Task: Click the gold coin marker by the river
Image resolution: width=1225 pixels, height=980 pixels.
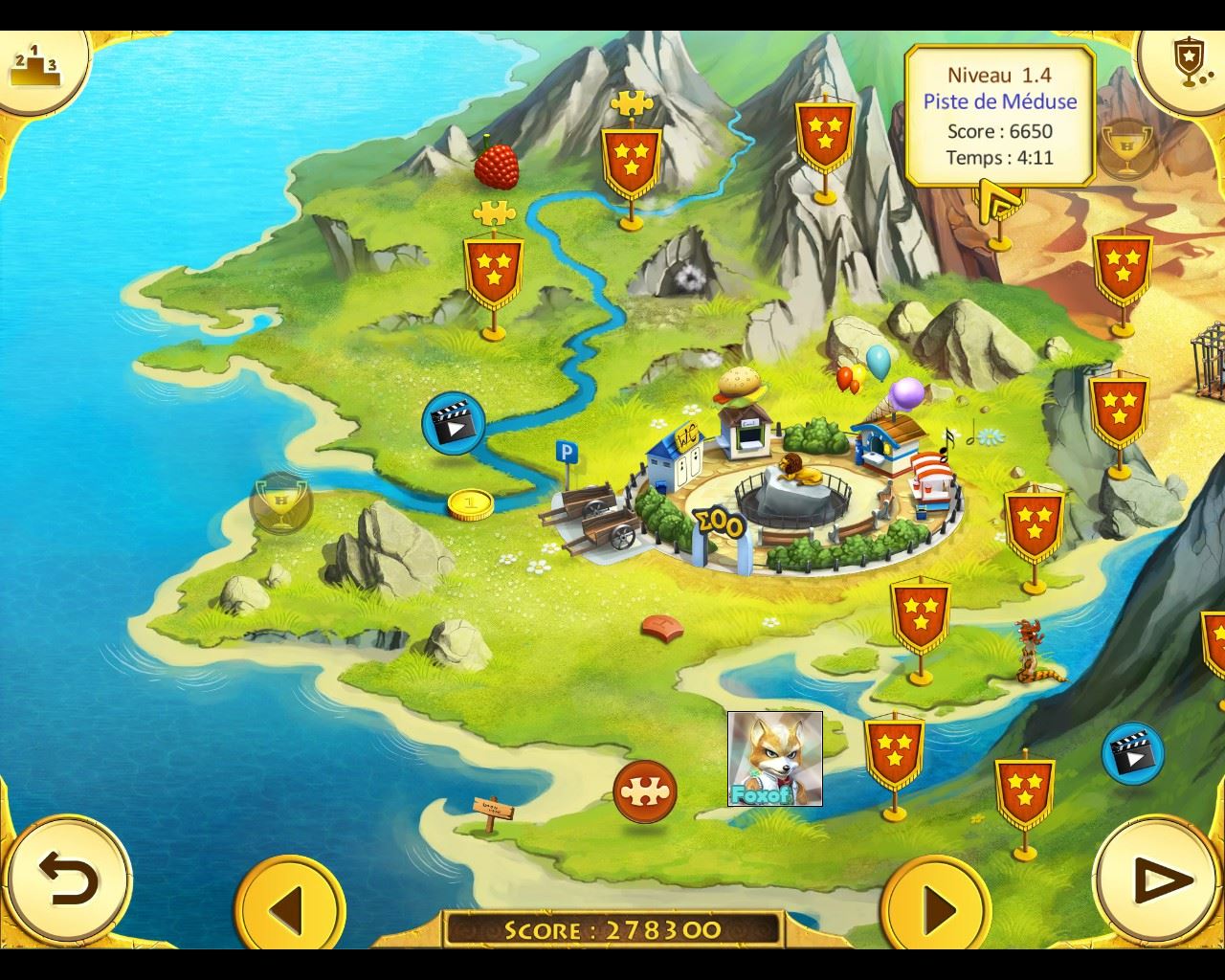Action: pos(468,503)
